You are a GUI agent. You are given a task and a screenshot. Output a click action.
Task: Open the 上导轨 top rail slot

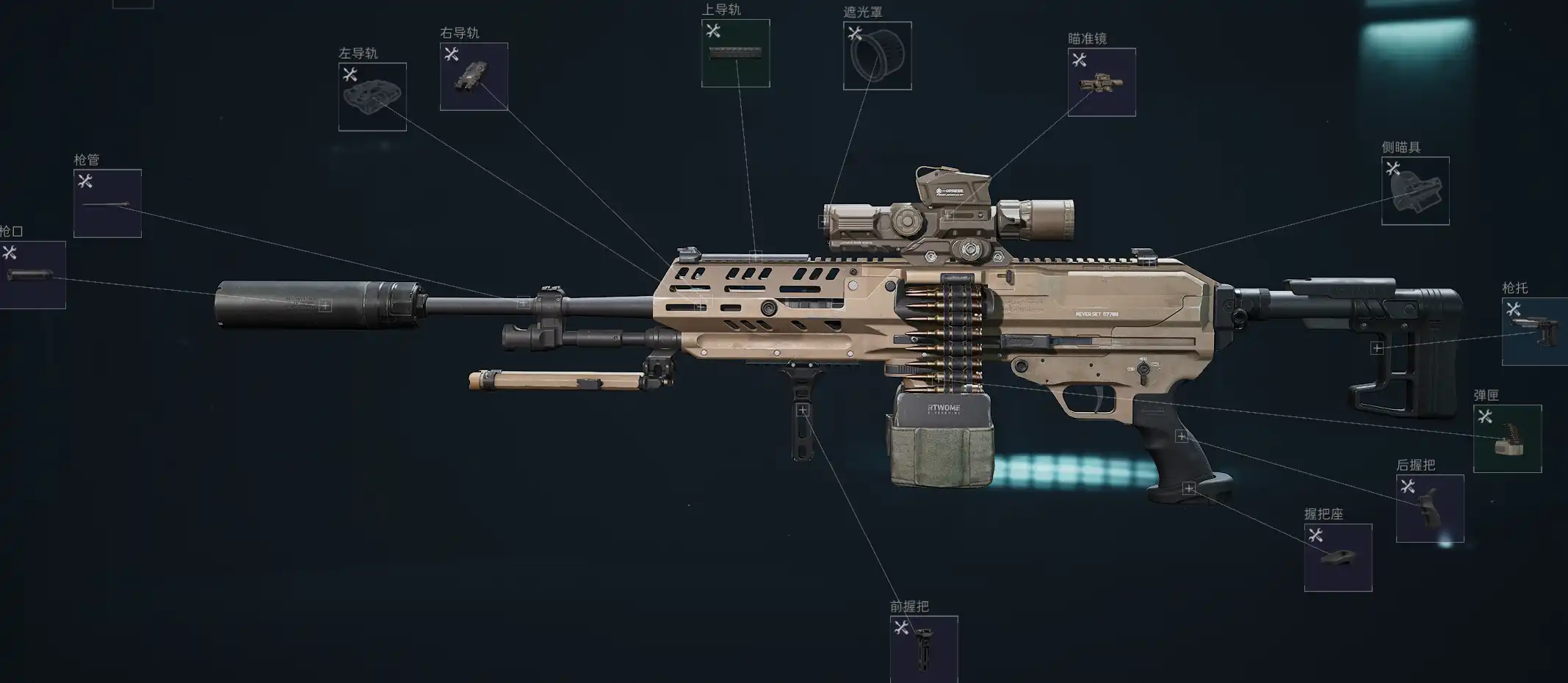tap(735, 53)
